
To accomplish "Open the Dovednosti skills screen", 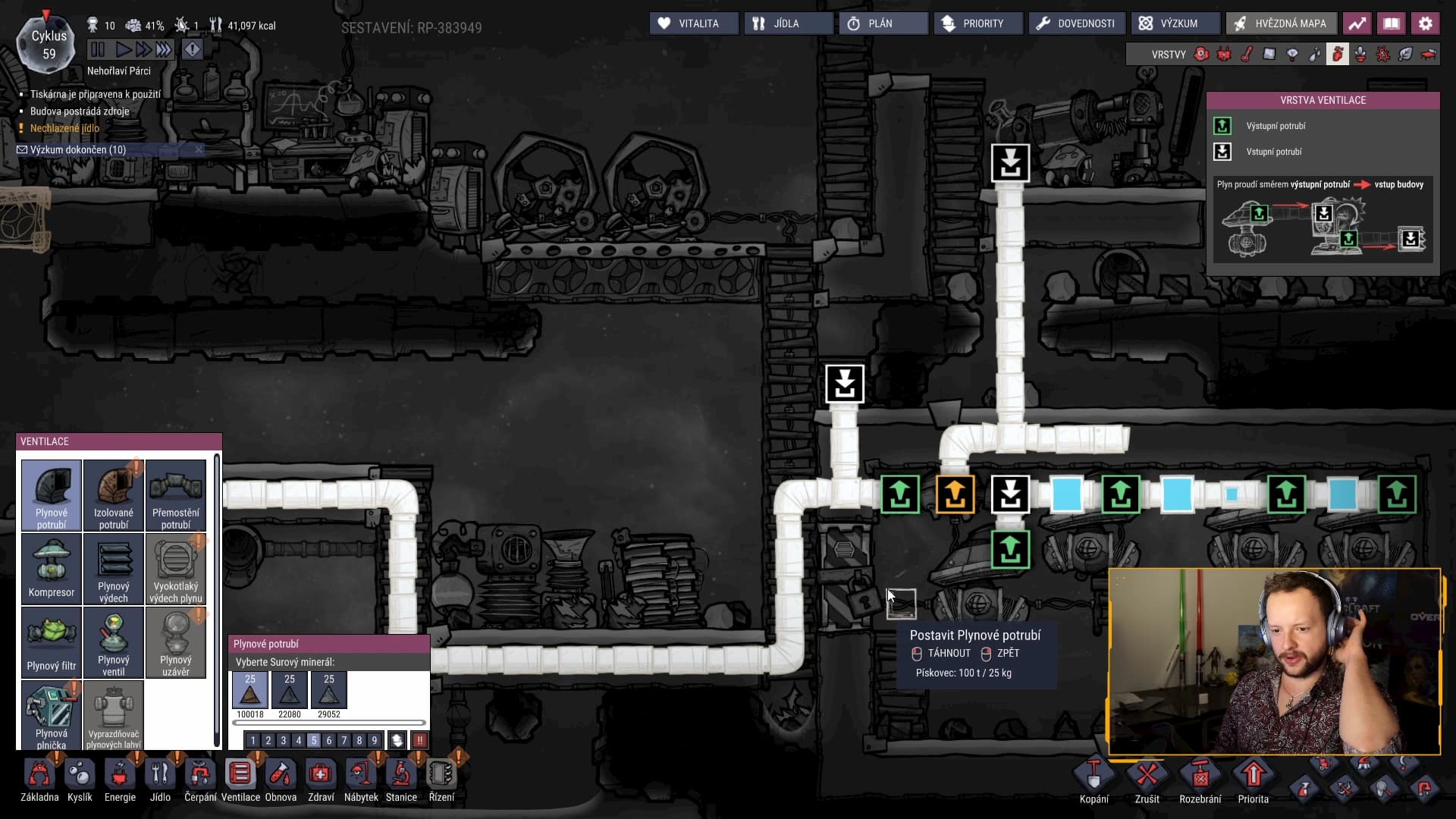I will click(x=1076, y=24).
